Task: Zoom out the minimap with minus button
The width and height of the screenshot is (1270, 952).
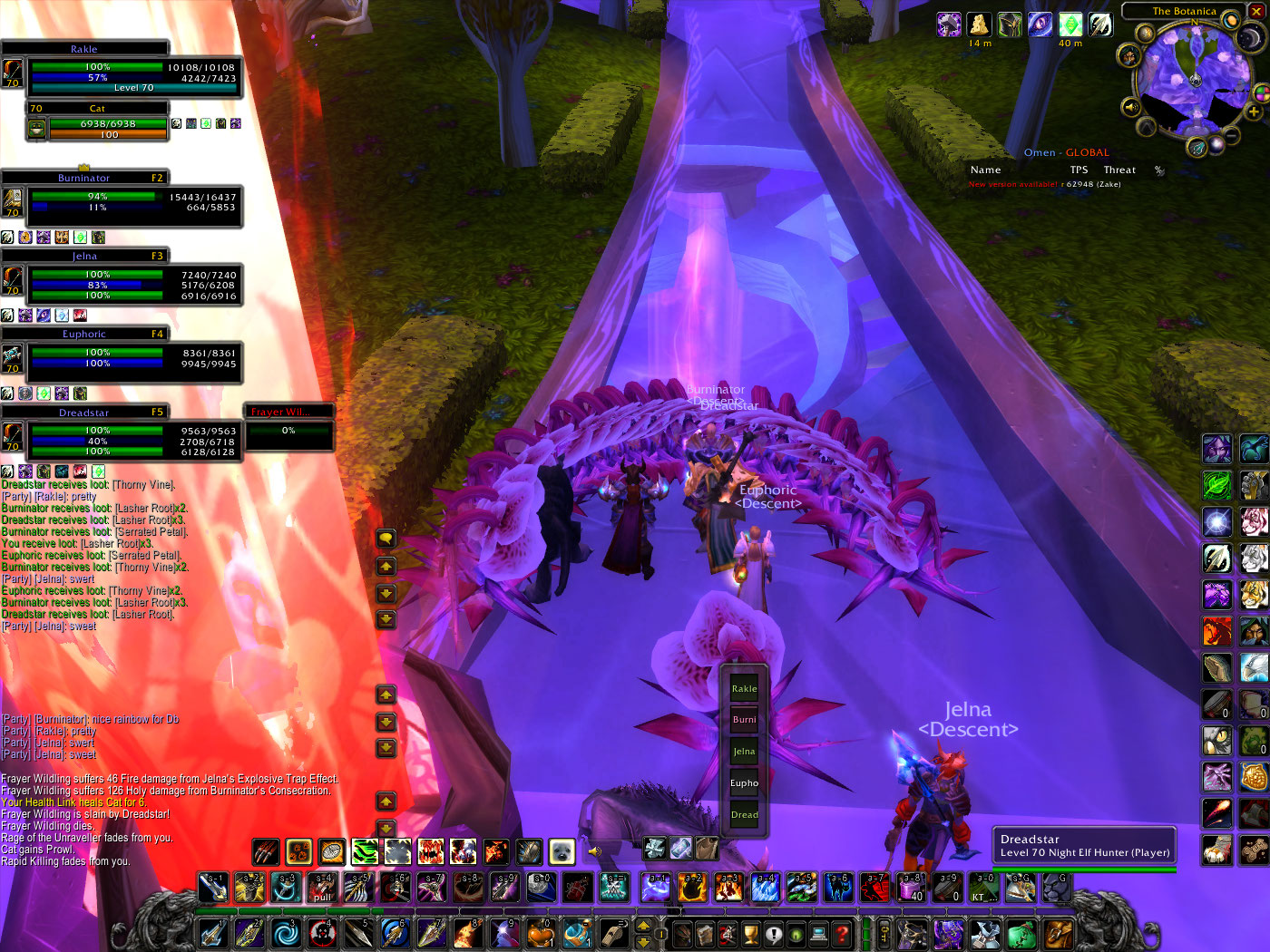Action: coord(1233,136)
